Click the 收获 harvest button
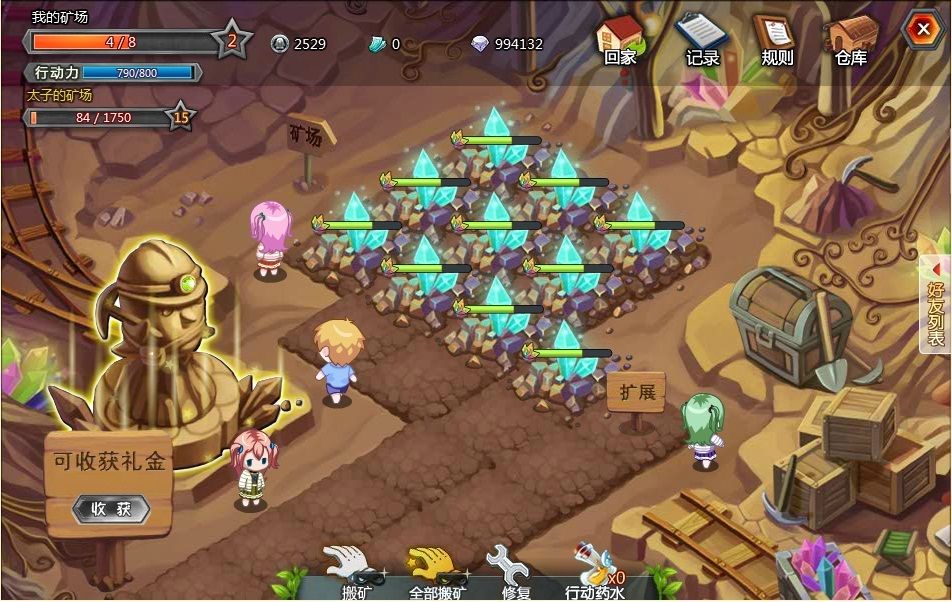 [x=111, y=509]
